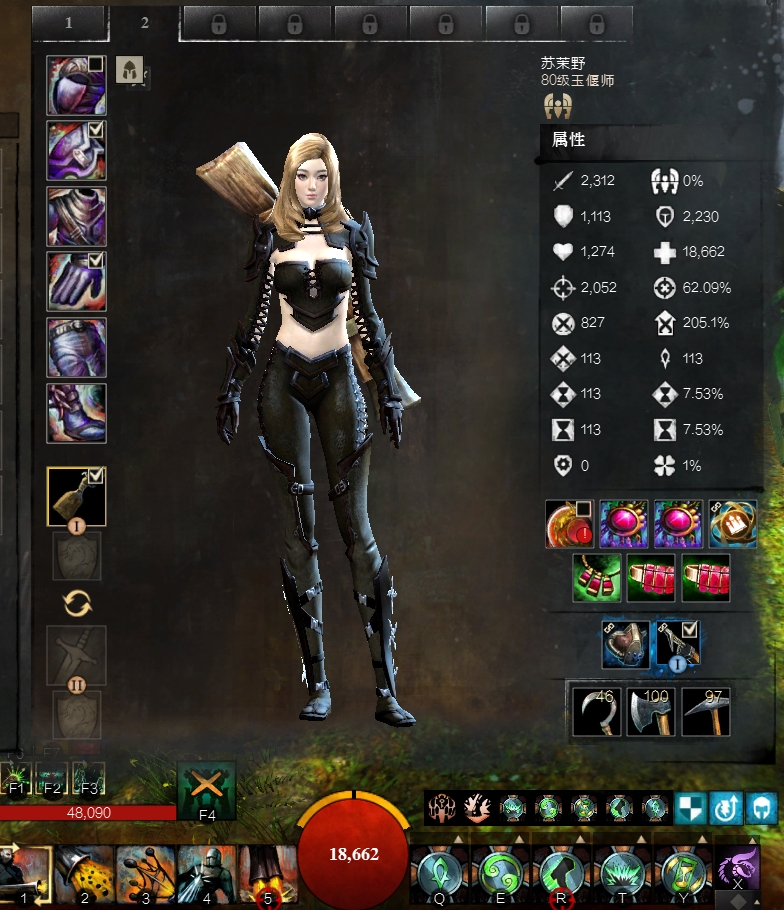The width and height of the screenshot is (784, 910).
Task: Select the chest armor slot
Action: pyautogui.click(x=76, y=216)
